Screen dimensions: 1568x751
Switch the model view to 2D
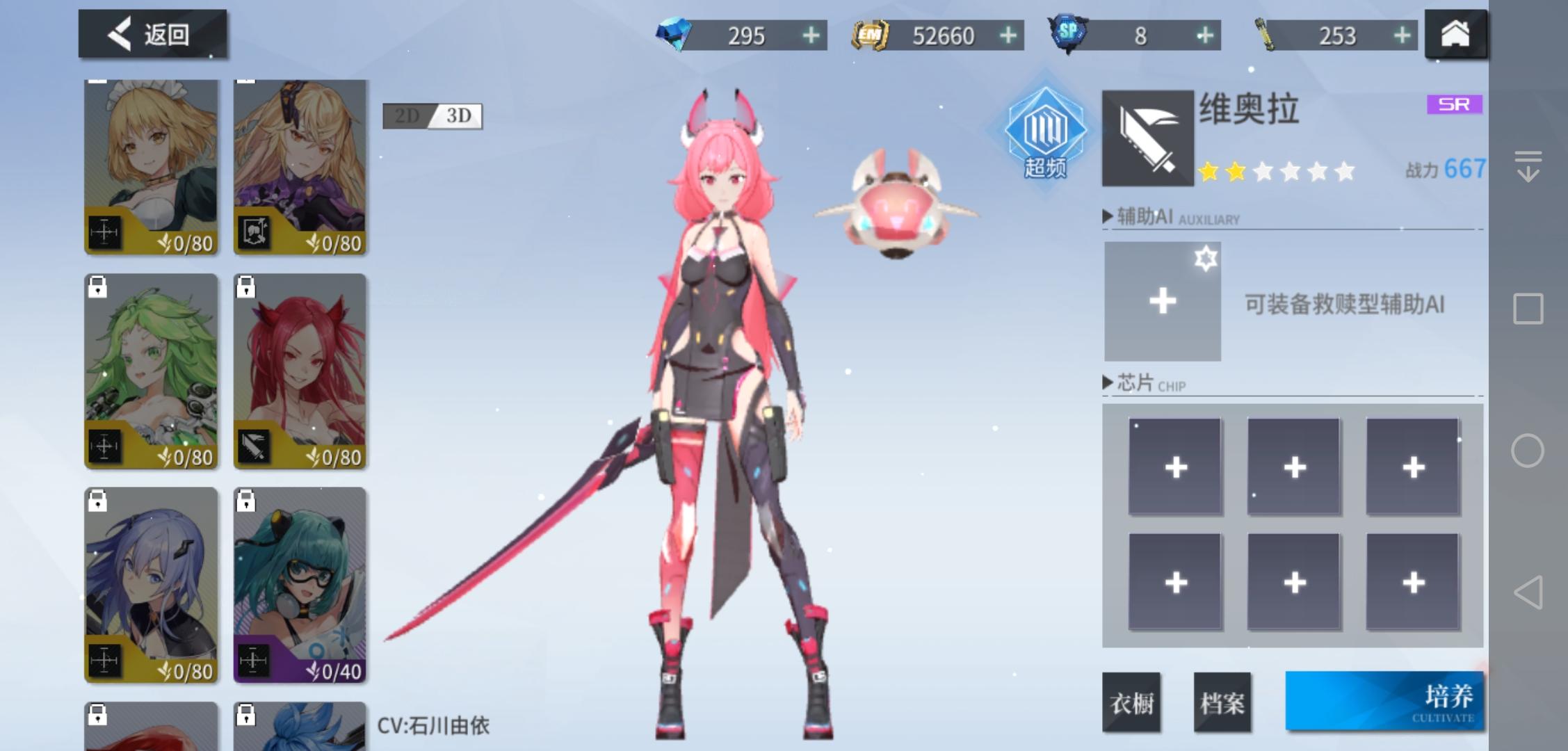click(407, 116)
